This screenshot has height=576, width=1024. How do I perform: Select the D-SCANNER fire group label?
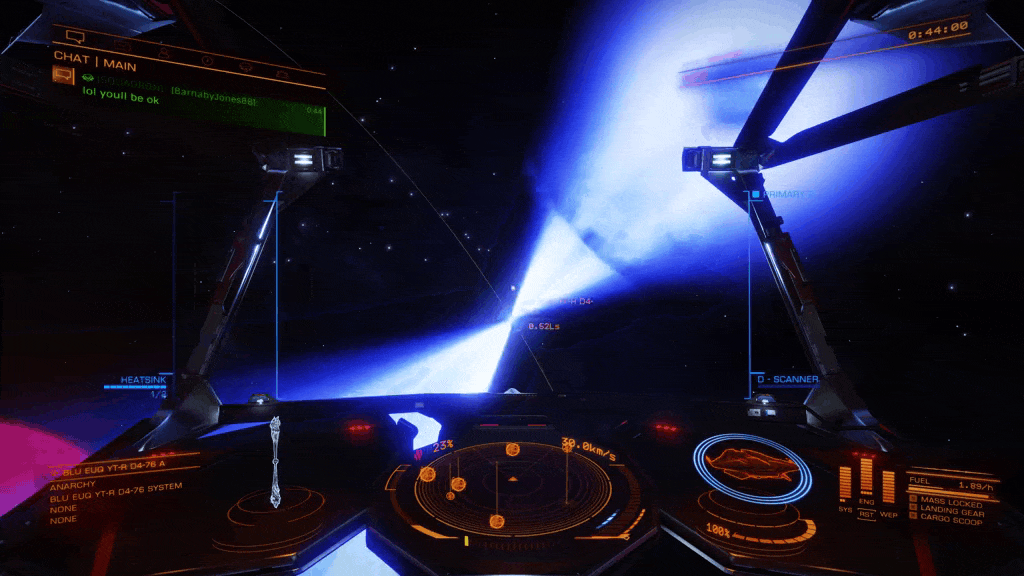coord(787,380)
